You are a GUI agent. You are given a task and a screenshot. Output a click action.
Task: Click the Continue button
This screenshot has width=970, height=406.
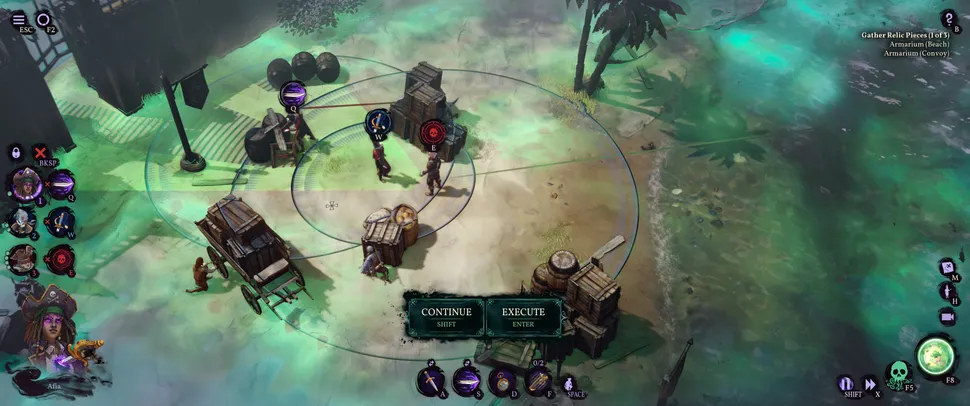[x=446, y=316]
